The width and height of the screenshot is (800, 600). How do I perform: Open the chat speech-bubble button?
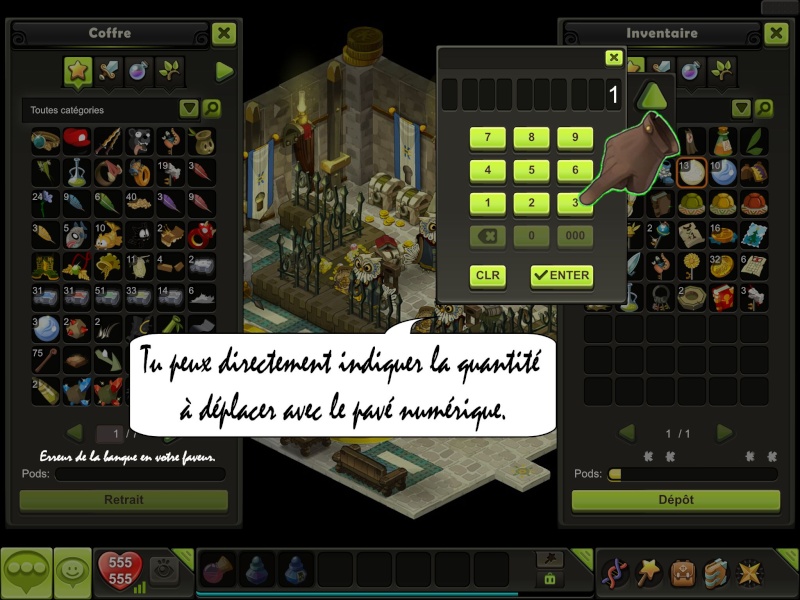[26, 573]
